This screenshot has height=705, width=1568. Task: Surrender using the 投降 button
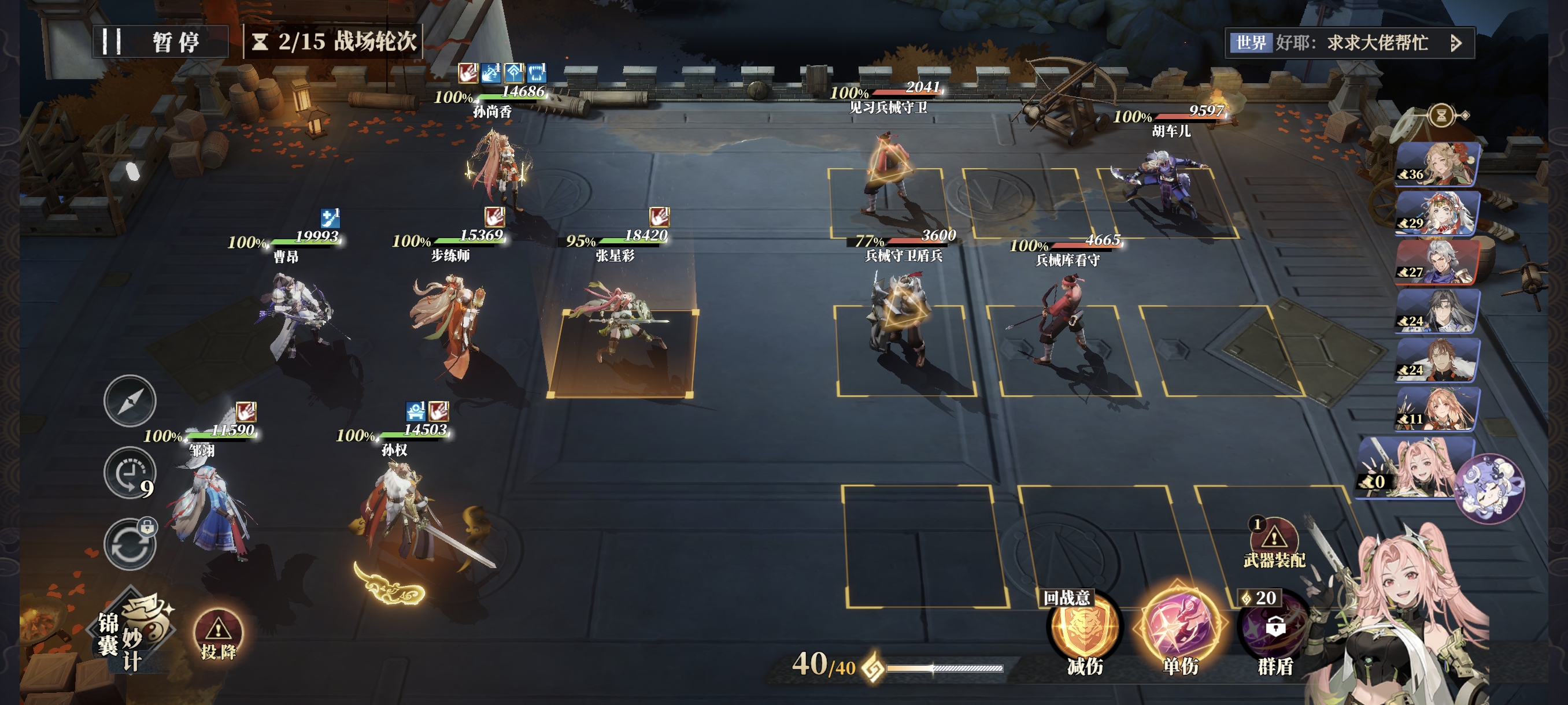point(218,636)
